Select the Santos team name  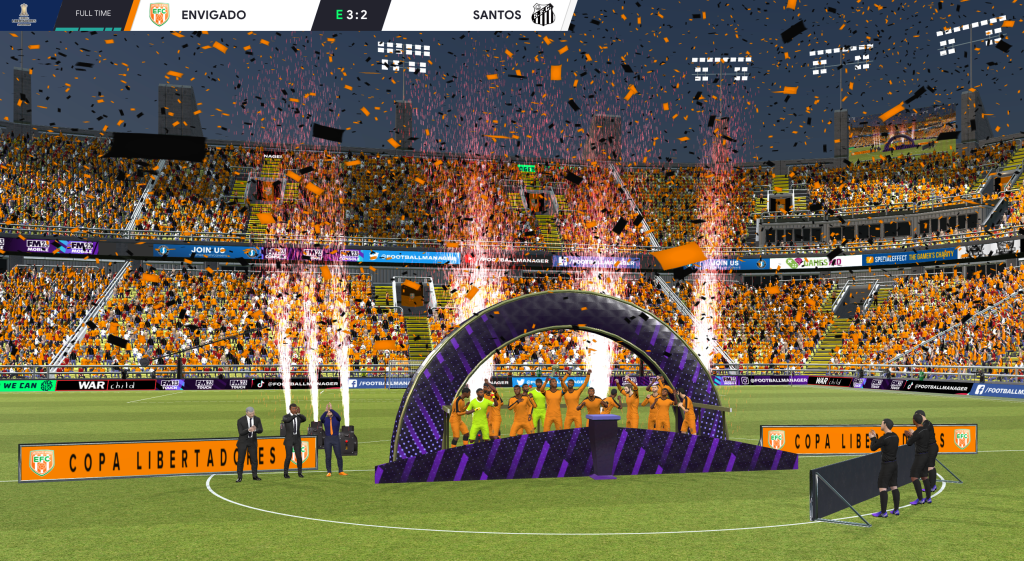(x=497, y=15)
